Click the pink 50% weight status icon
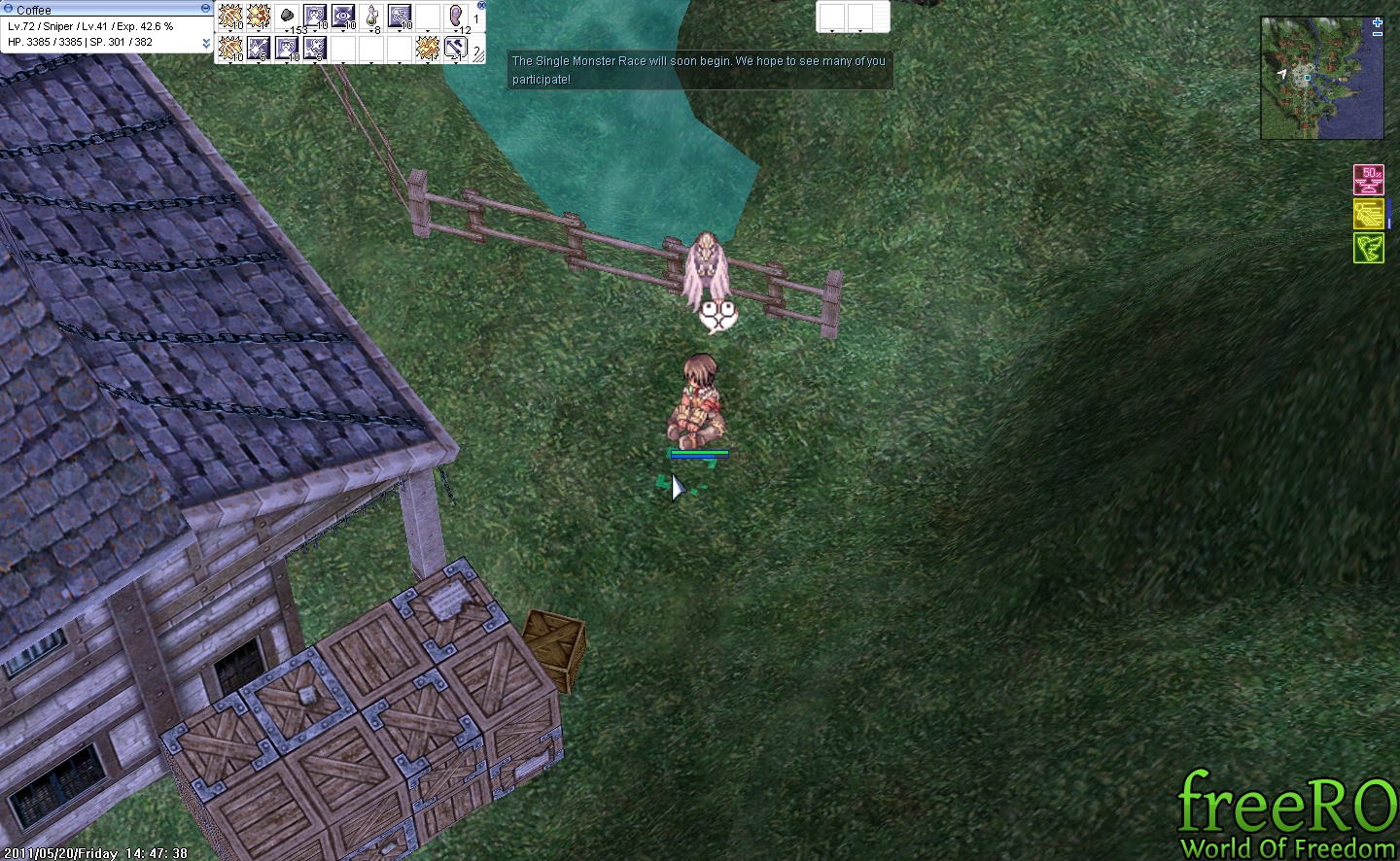Viewport: 1400px width, 861px height. (x=1369, y=180)
